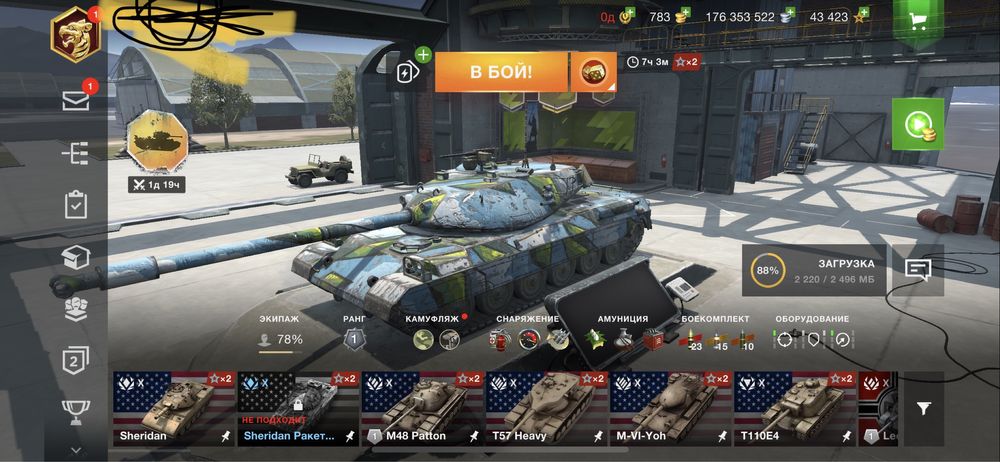Select the Sheridan tank
The height and width of the screenshot is (462, 1000).
pos(172,409)
